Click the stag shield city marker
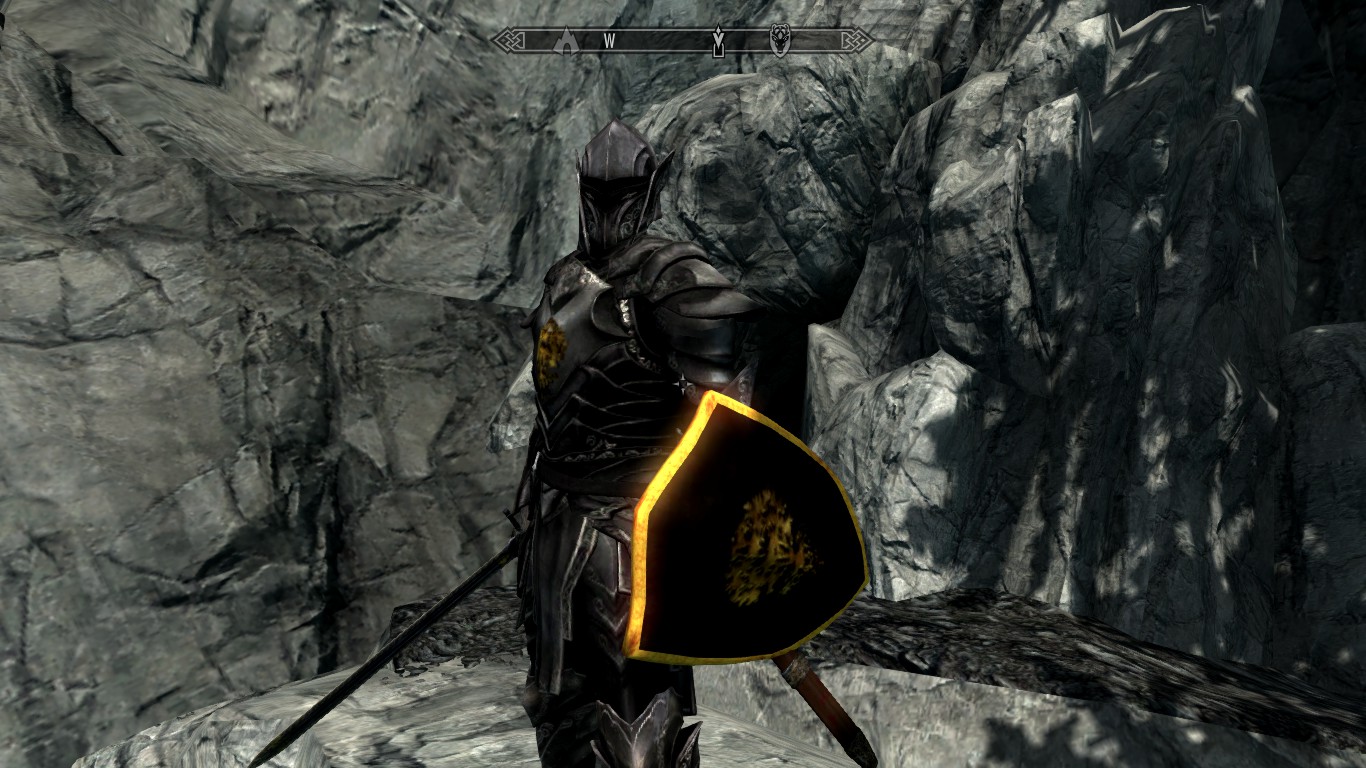Viewport: 1366px width, 768px height. (x=779, y=40)
